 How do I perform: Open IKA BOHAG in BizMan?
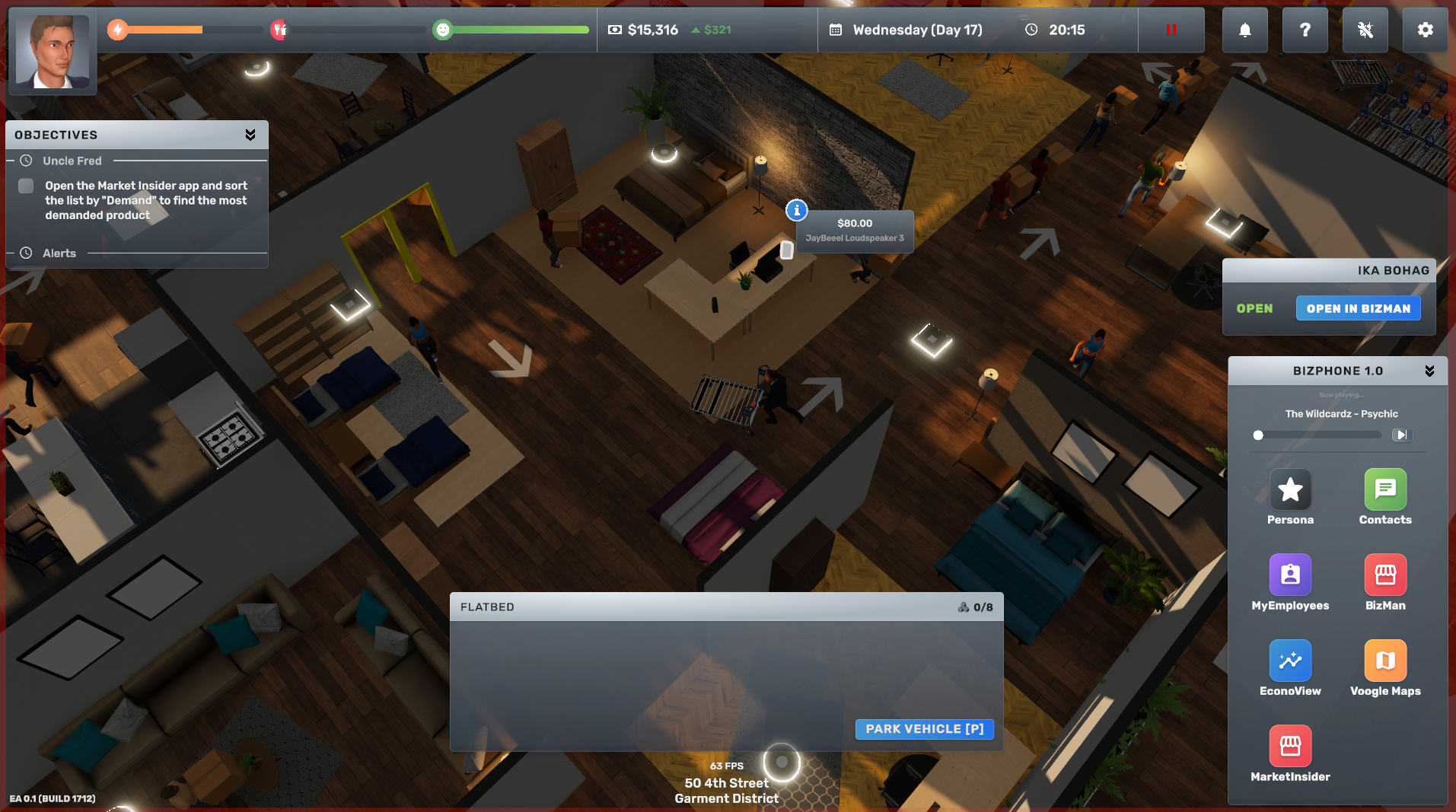tap(1358, 308)
